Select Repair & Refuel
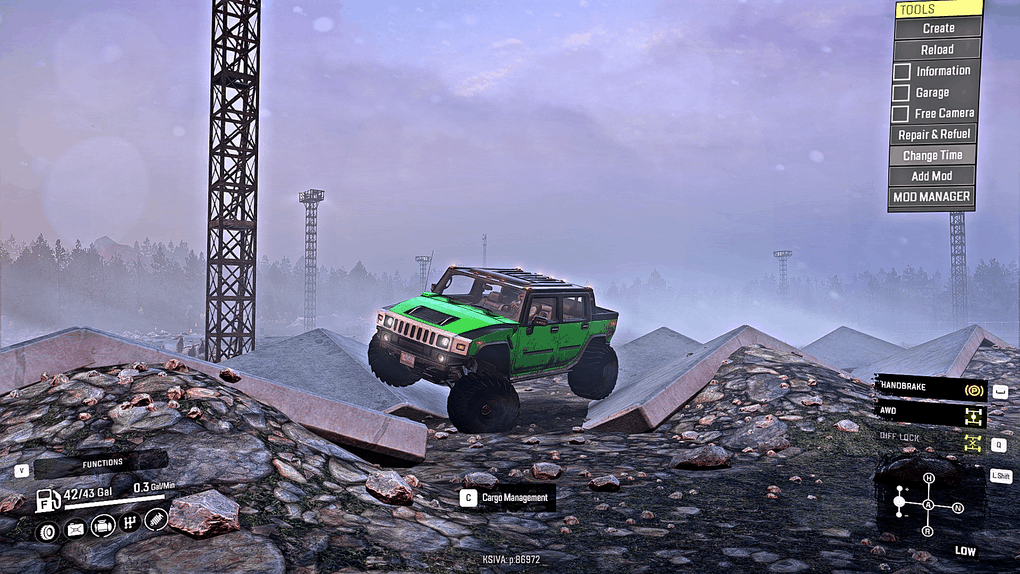This screenshot has width=1020, height=574. point(933,134)
